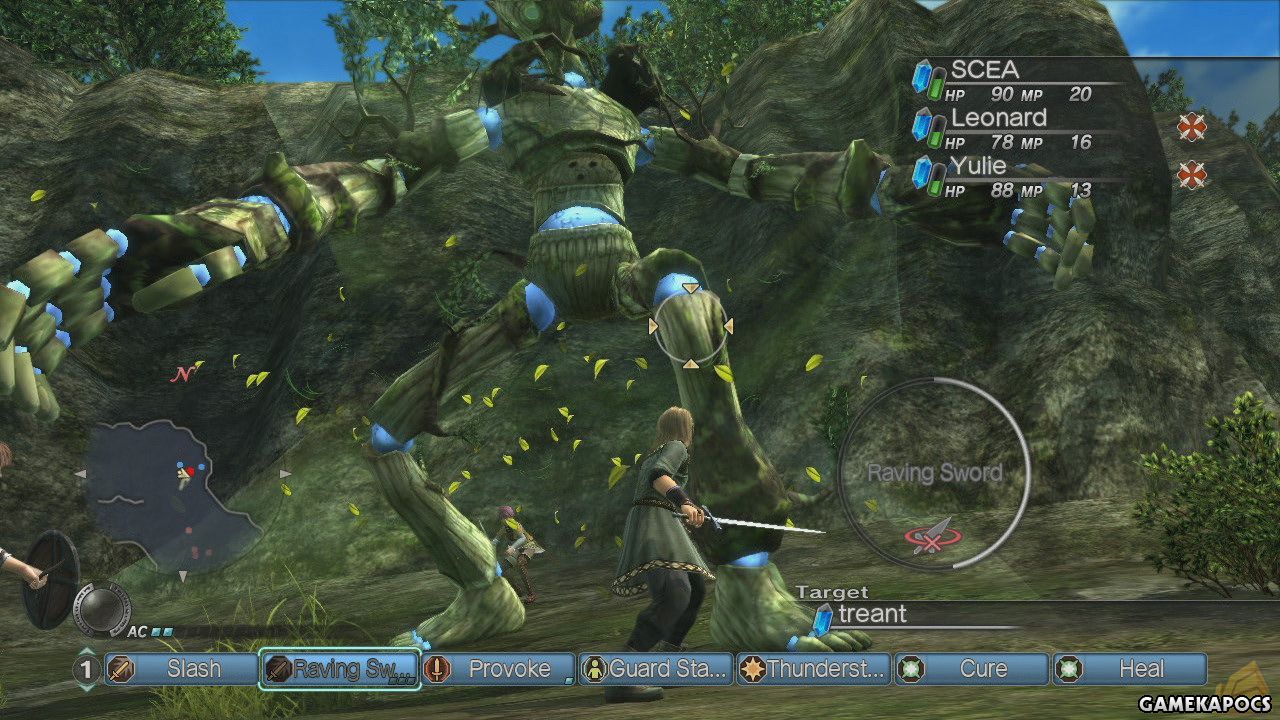Select the Cure spell

click(x=971, y=669)
